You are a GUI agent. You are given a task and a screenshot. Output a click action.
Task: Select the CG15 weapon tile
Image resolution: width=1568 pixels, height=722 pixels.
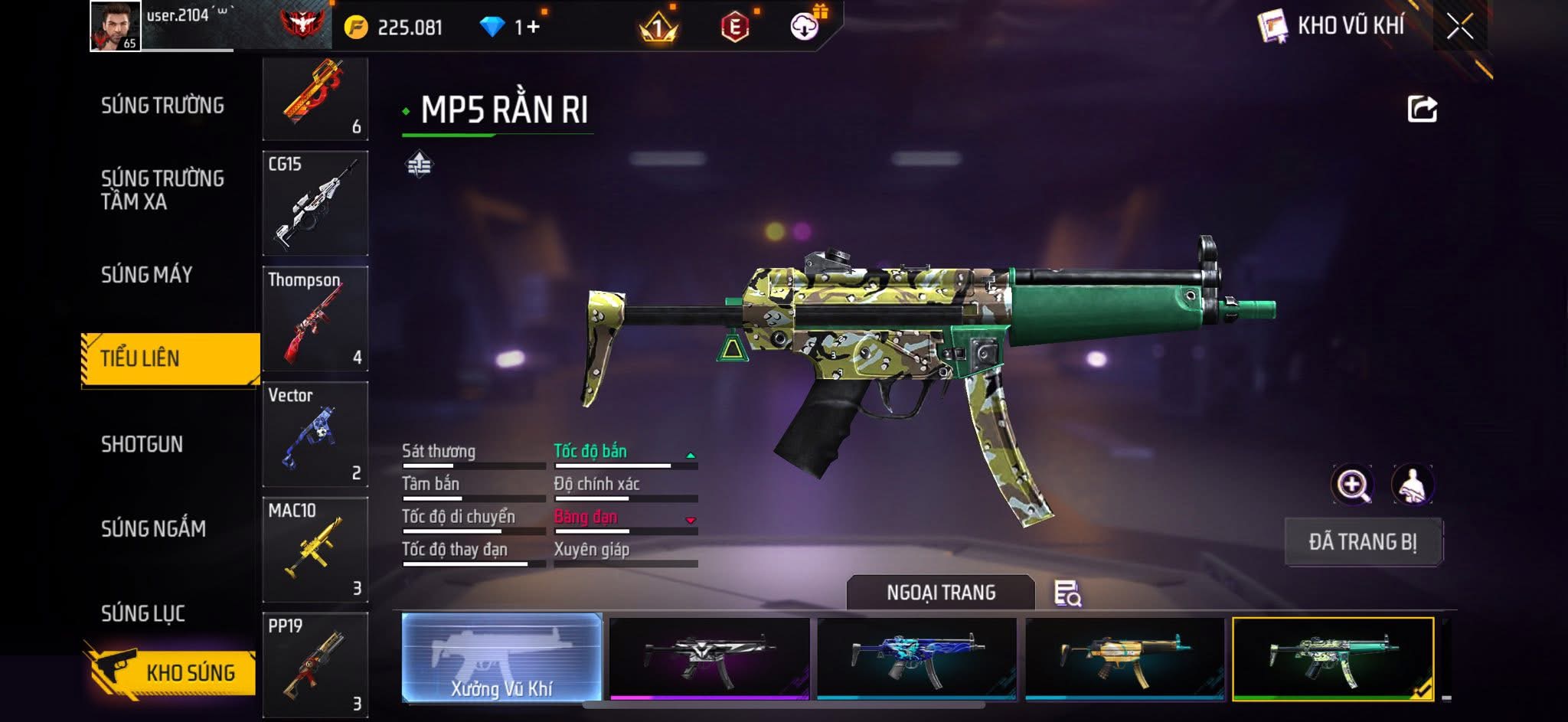[315, 204]
